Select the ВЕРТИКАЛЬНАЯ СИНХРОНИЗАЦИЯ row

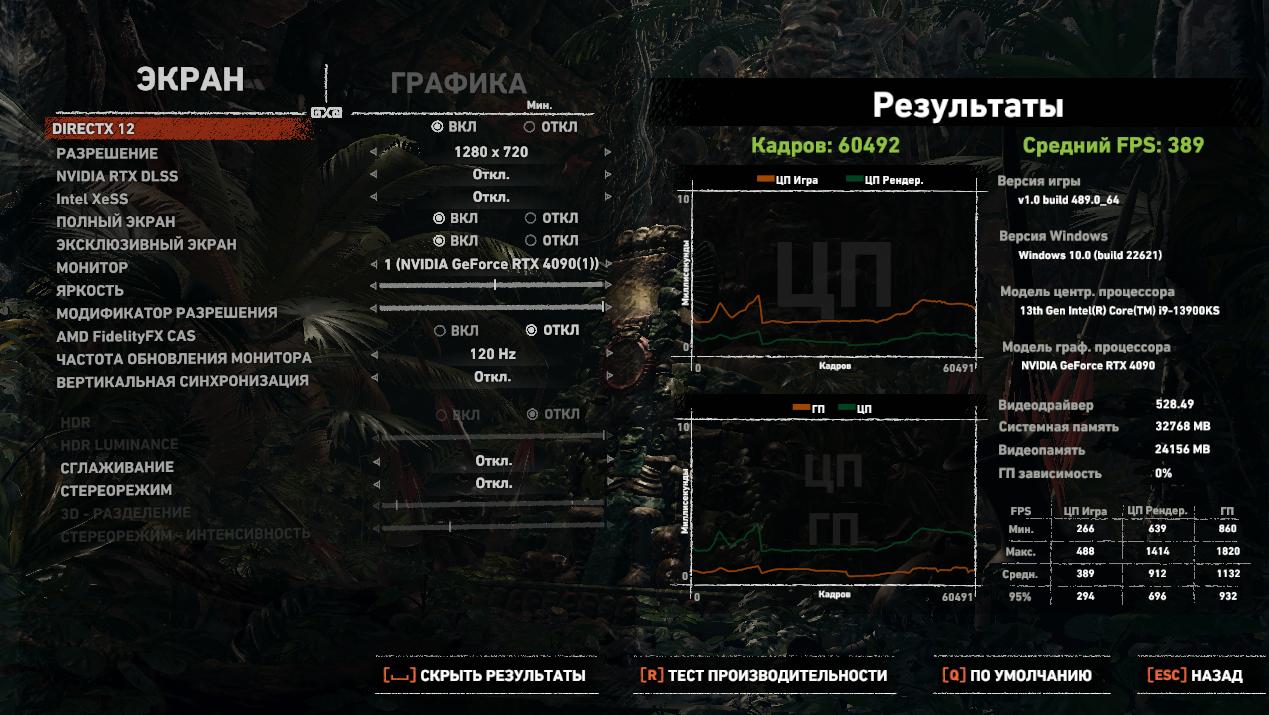(x=182, y=381)
